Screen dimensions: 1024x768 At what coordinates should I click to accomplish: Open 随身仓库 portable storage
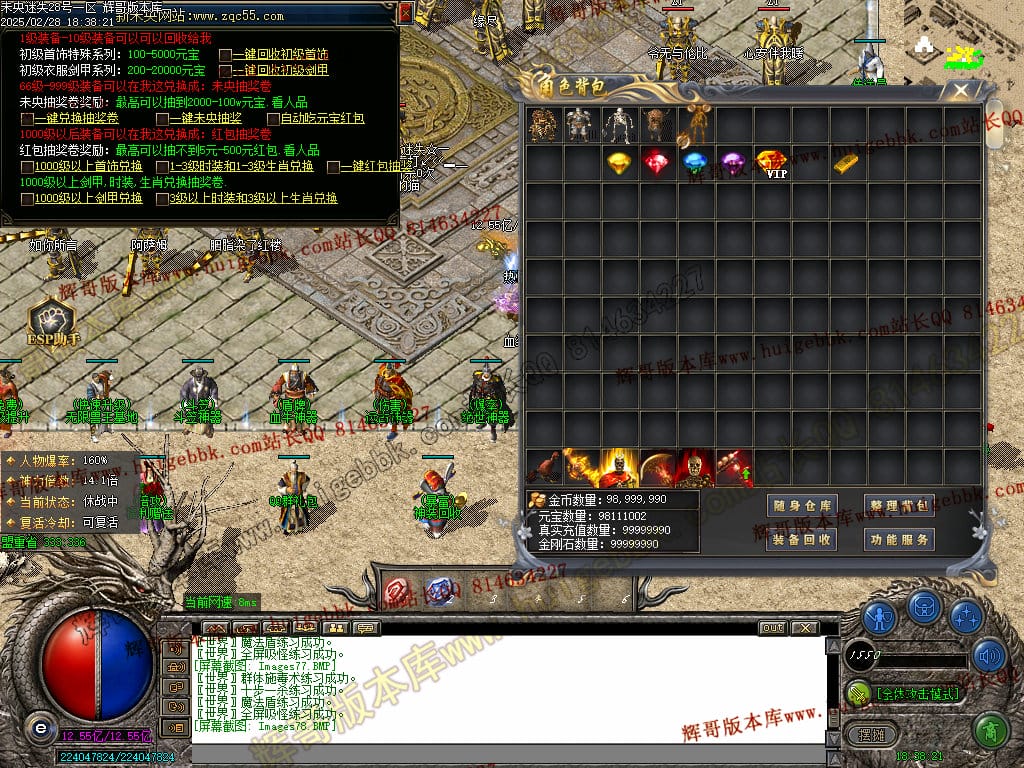pos(801,505)
